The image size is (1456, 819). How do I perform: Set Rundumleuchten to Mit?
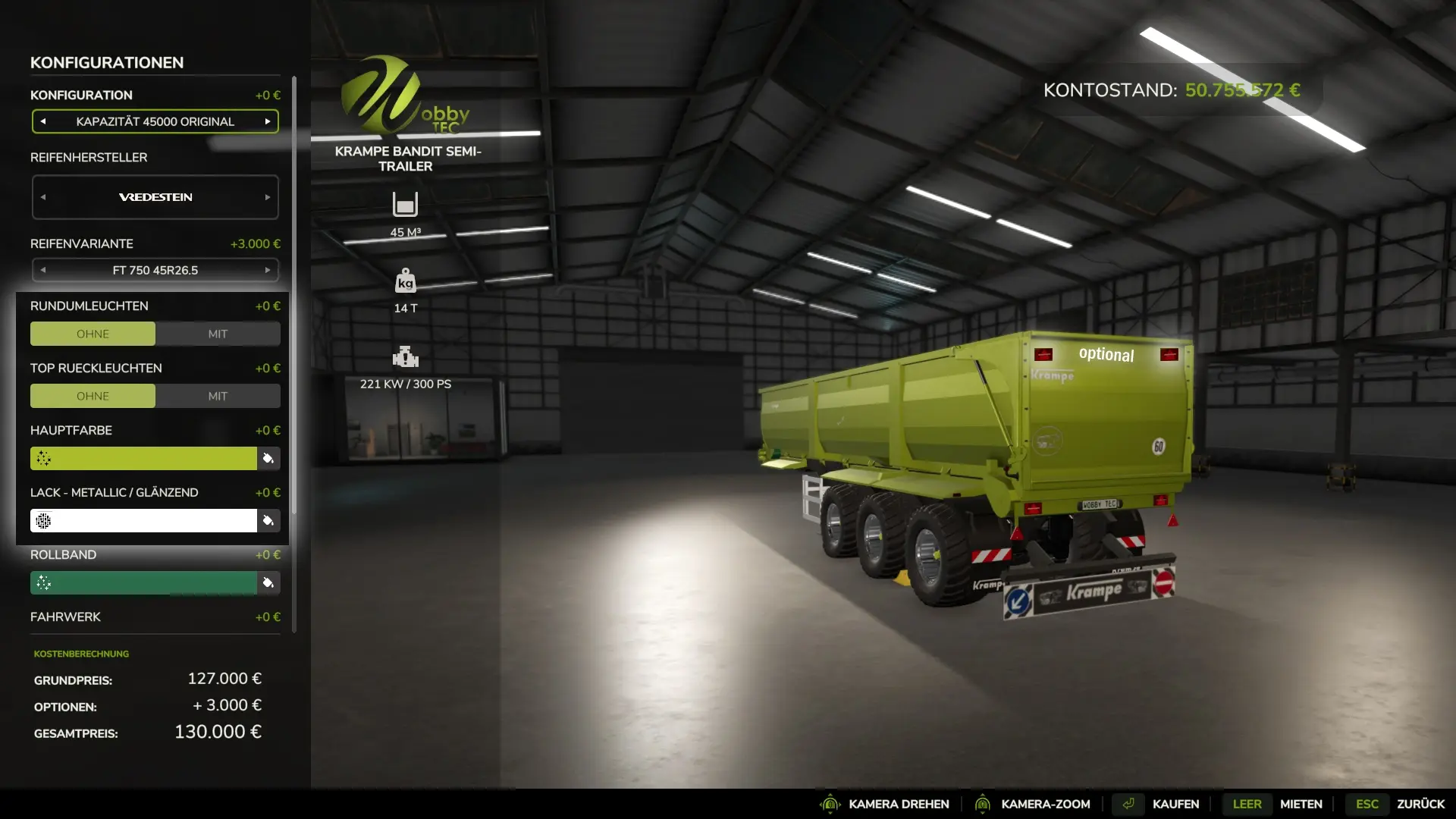point(218,334)
